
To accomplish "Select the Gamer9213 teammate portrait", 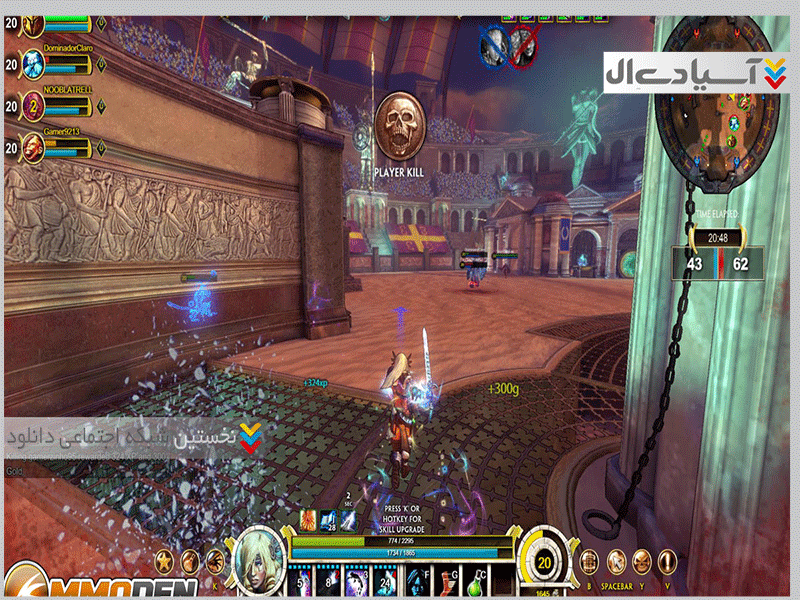I will pyautogui.click(x=33, y=148).
